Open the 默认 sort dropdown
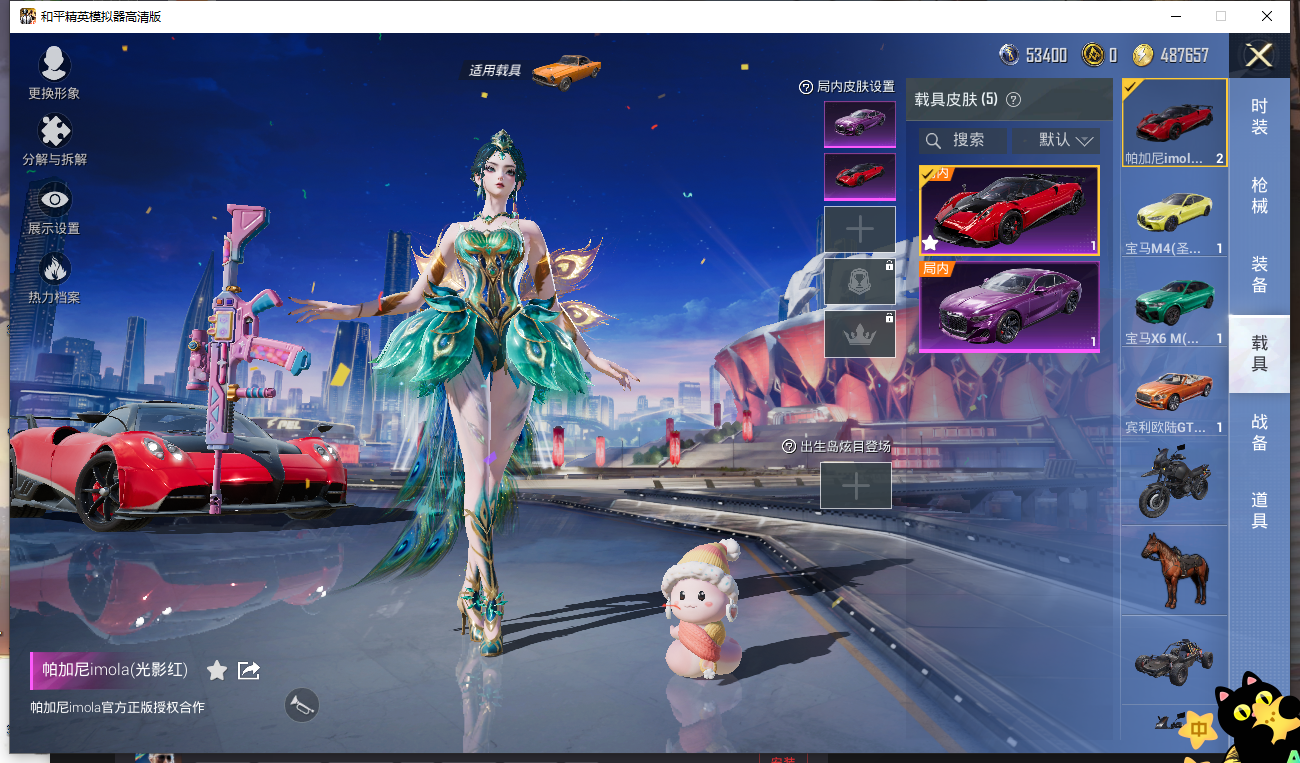Image resolution: width=1300 pixels, height=763 pixels. click(1056, 140)
